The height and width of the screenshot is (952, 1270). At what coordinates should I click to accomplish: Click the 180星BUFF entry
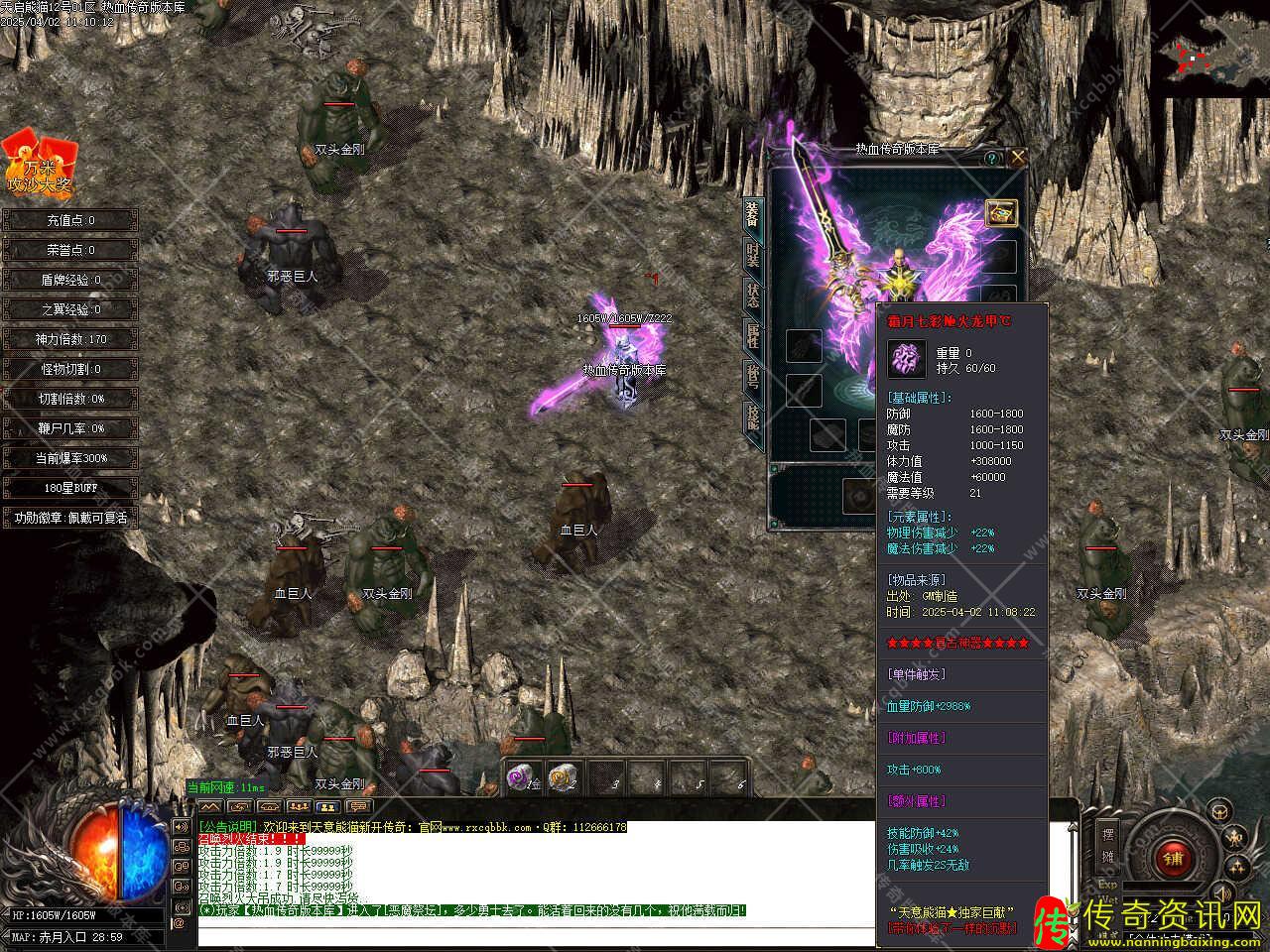coord(69,488)
